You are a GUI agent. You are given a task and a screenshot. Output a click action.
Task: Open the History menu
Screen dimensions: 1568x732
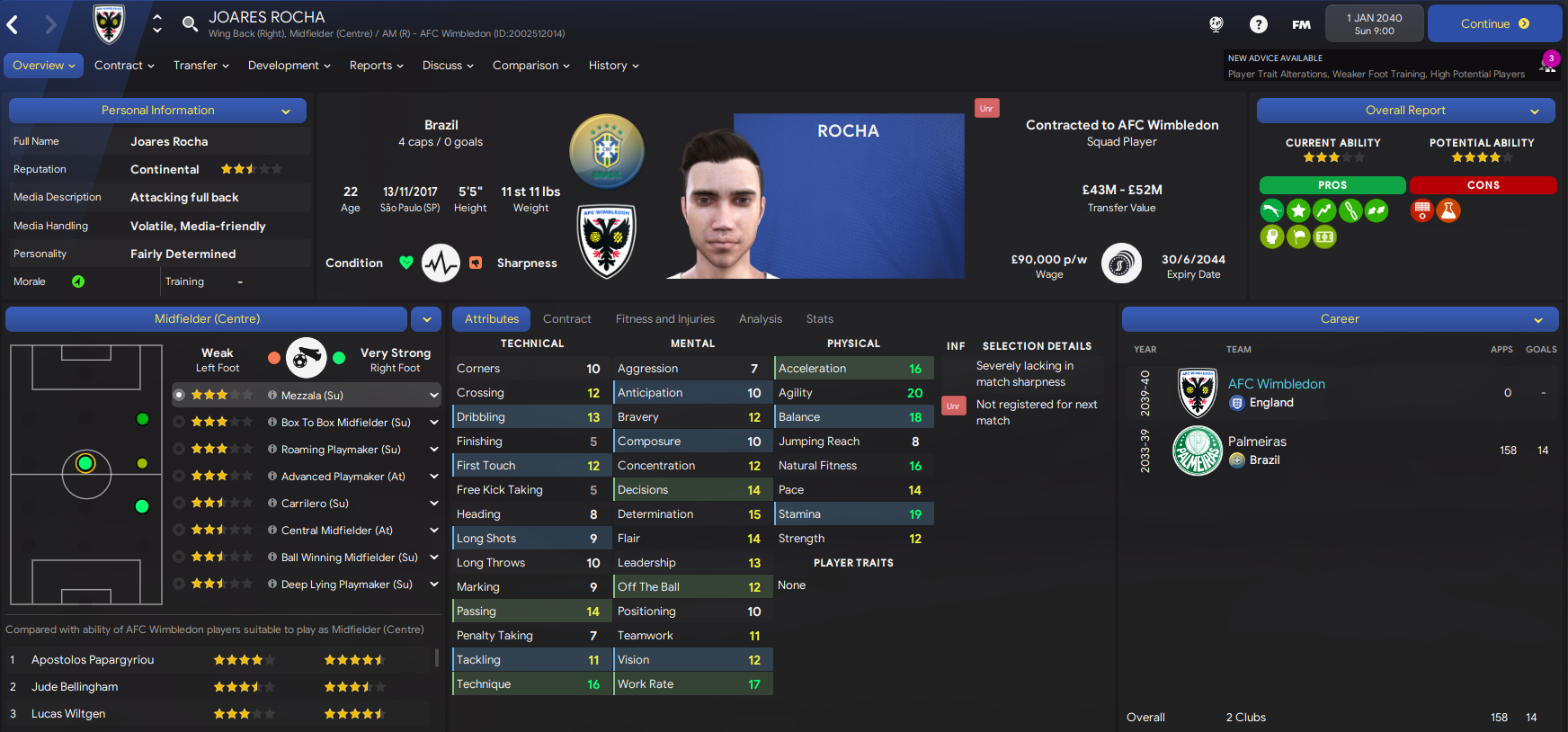[x=613, y=66]
